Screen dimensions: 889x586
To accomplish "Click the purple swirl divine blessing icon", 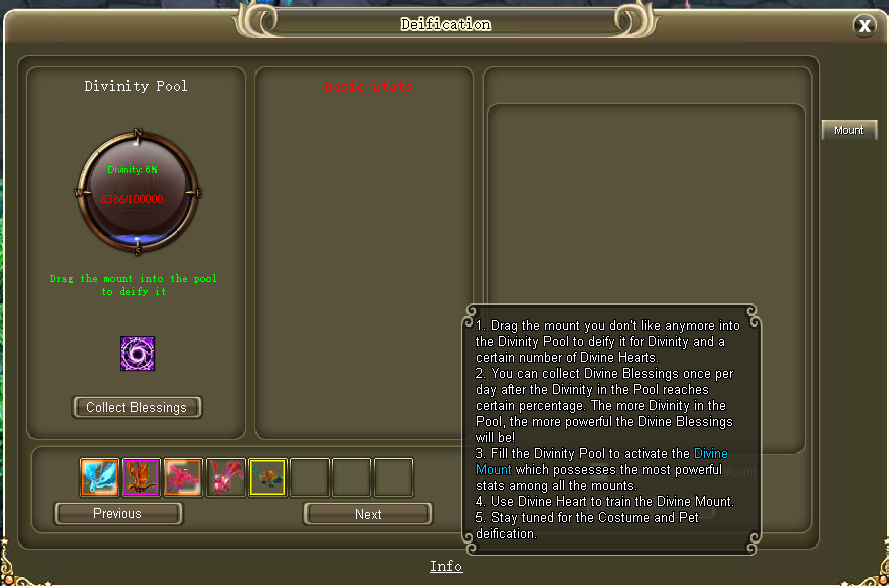I will point(137,353).
